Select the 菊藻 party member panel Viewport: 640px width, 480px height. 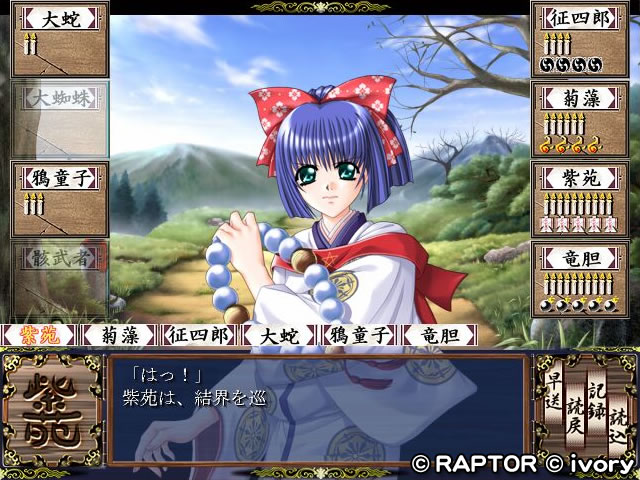point(579,117)
